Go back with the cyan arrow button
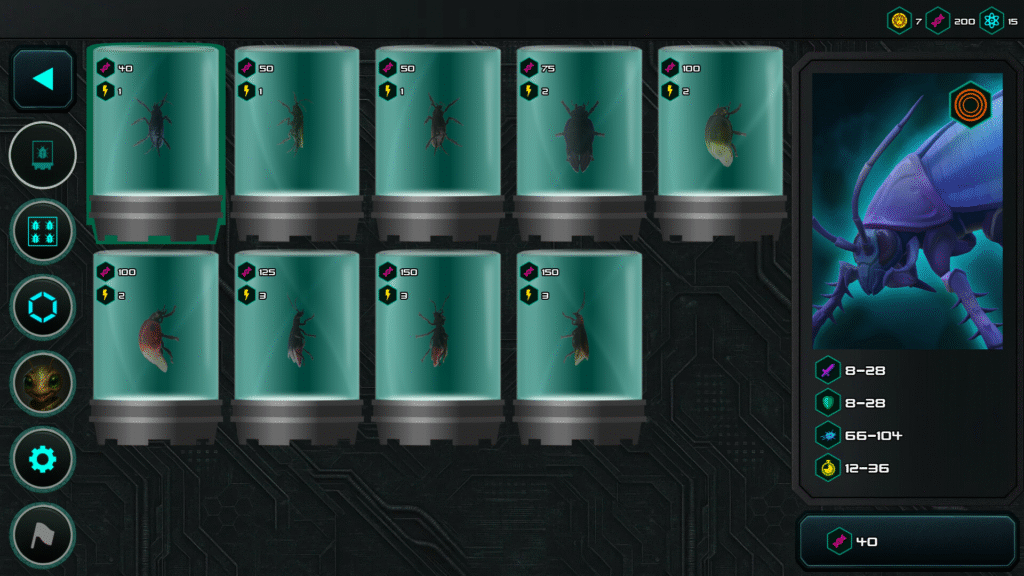The height and width of the screenshot is (576, 1024). 43,79
